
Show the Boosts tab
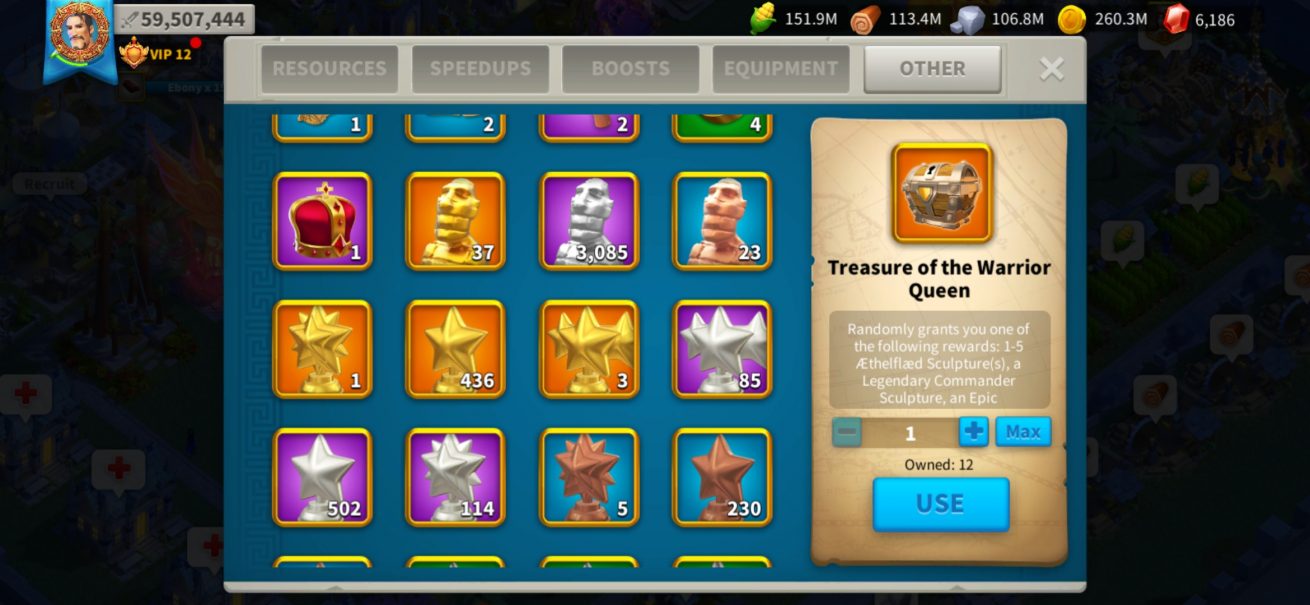[630, 69]
